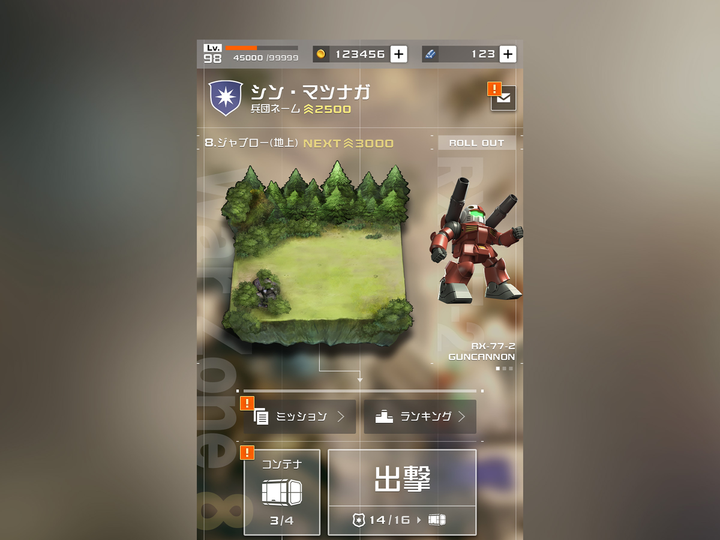Add more blue crystal currency with plus
This screenshot has width=720, height=540.
point(508,54)
